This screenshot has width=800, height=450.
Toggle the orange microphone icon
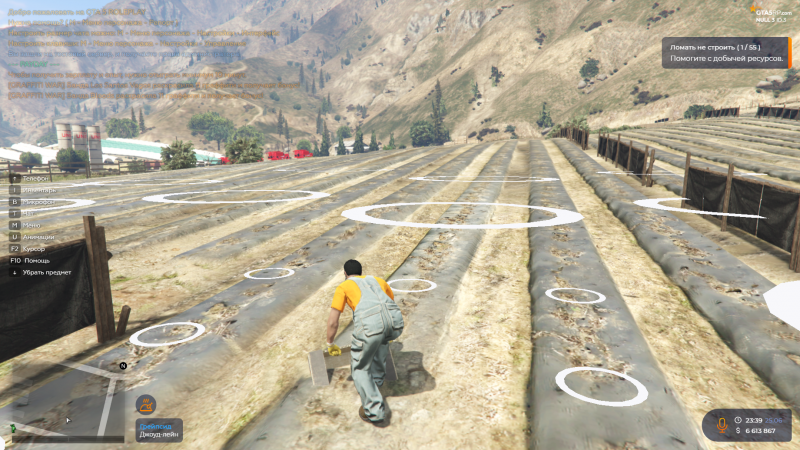(x=720, y=425)
